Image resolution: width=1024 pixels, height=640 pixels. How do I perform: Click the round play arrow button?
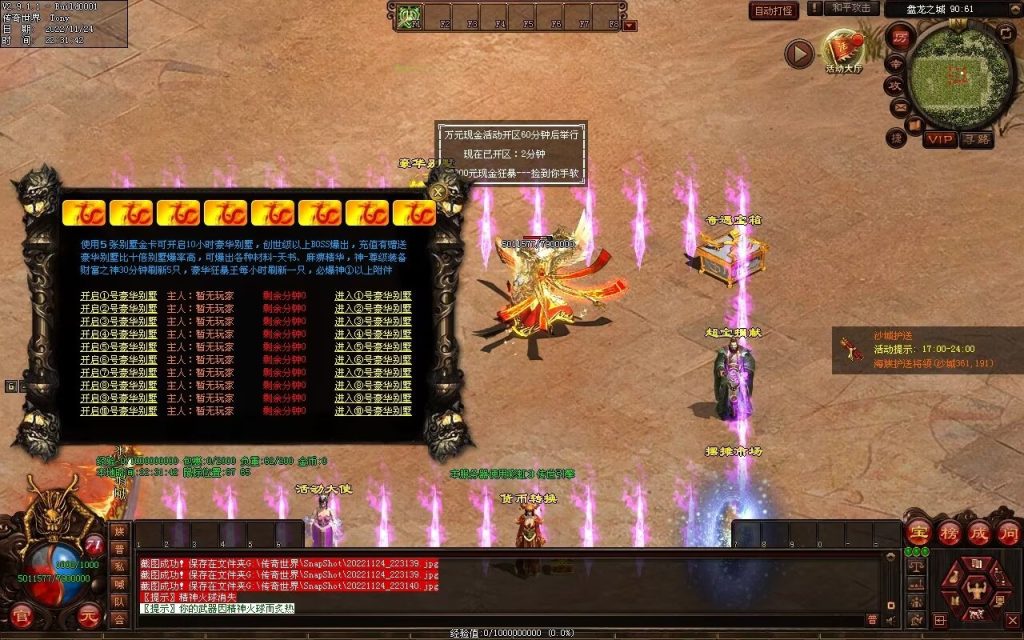(x=799, y=53)
